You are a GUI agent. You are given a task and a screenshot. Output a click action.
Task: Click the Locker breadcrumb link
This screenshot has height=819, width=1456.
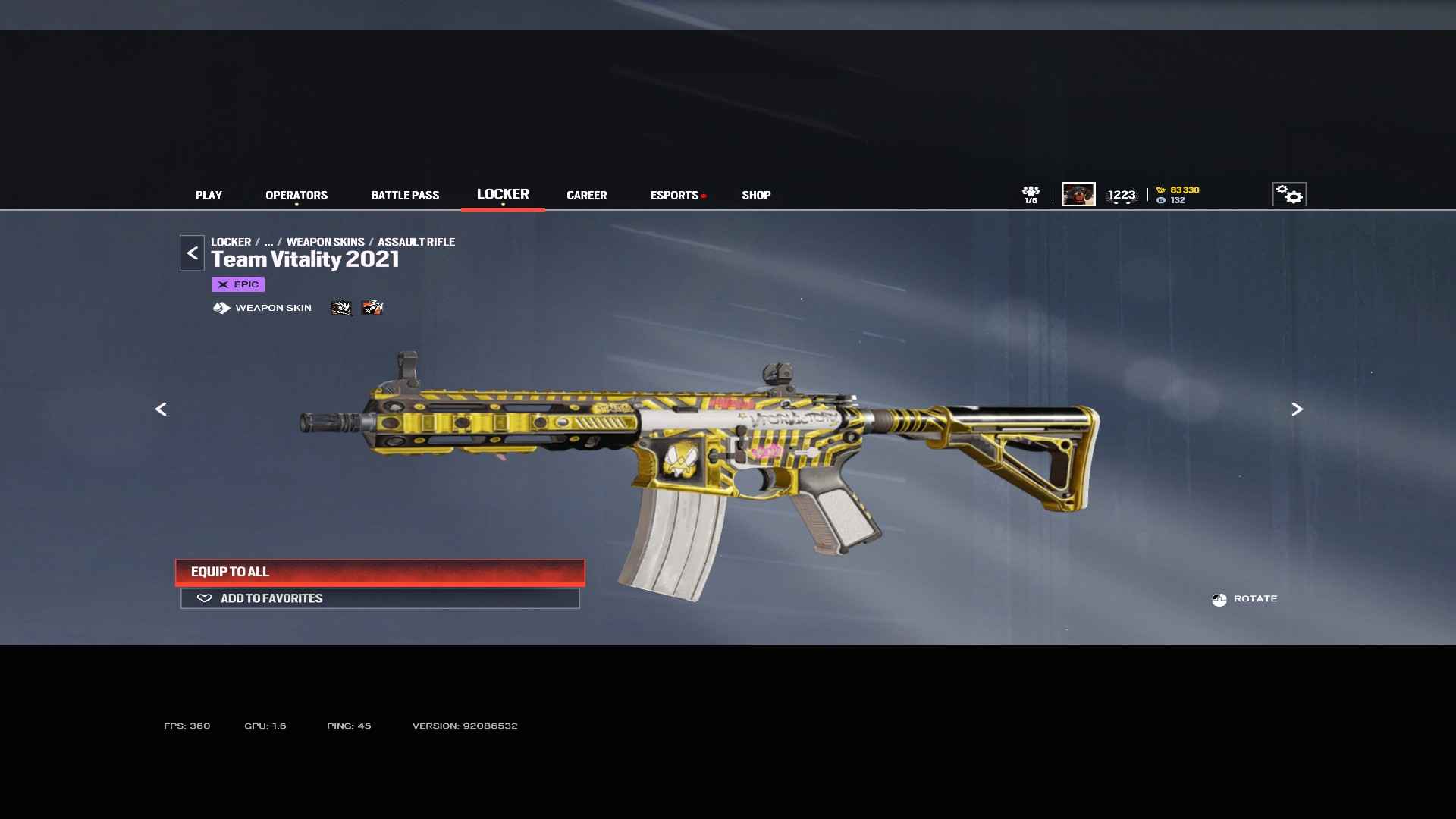coord(231,242)
